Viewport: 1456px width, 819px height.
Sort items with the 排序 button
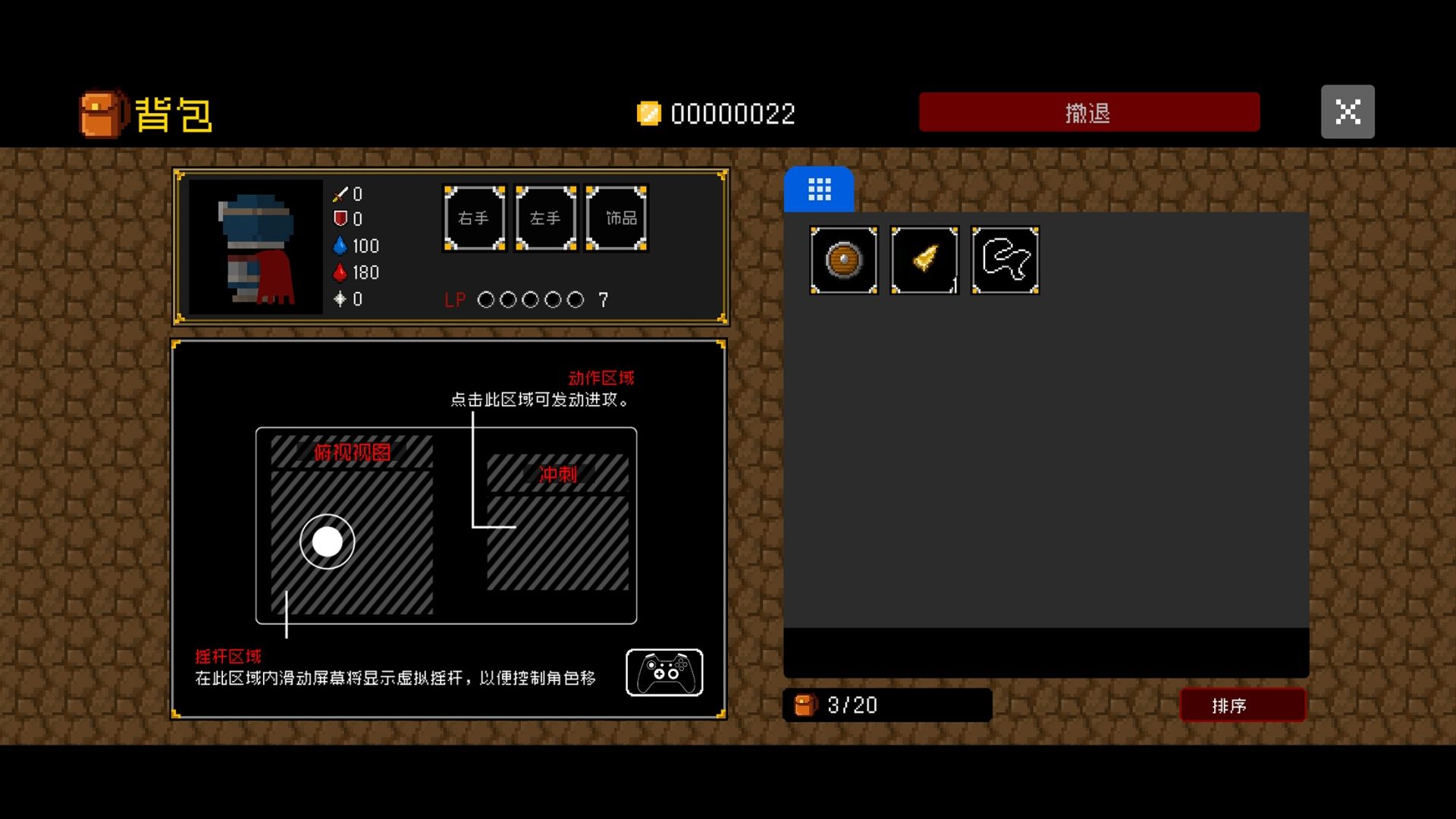1242,705
